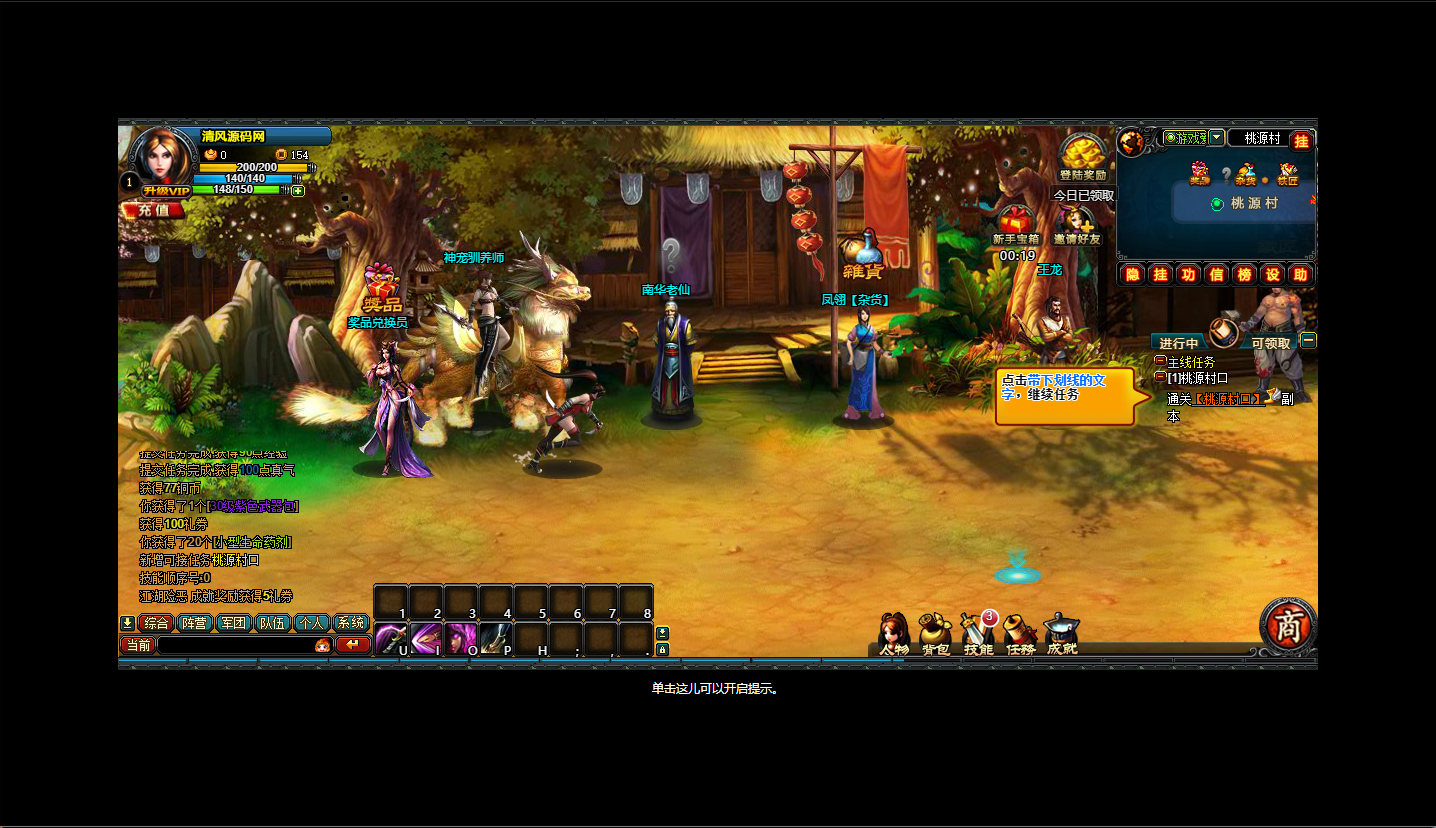Claim the 登陆奖励 login reward
1436x828 pixels.
click(x=1083, y=158)
